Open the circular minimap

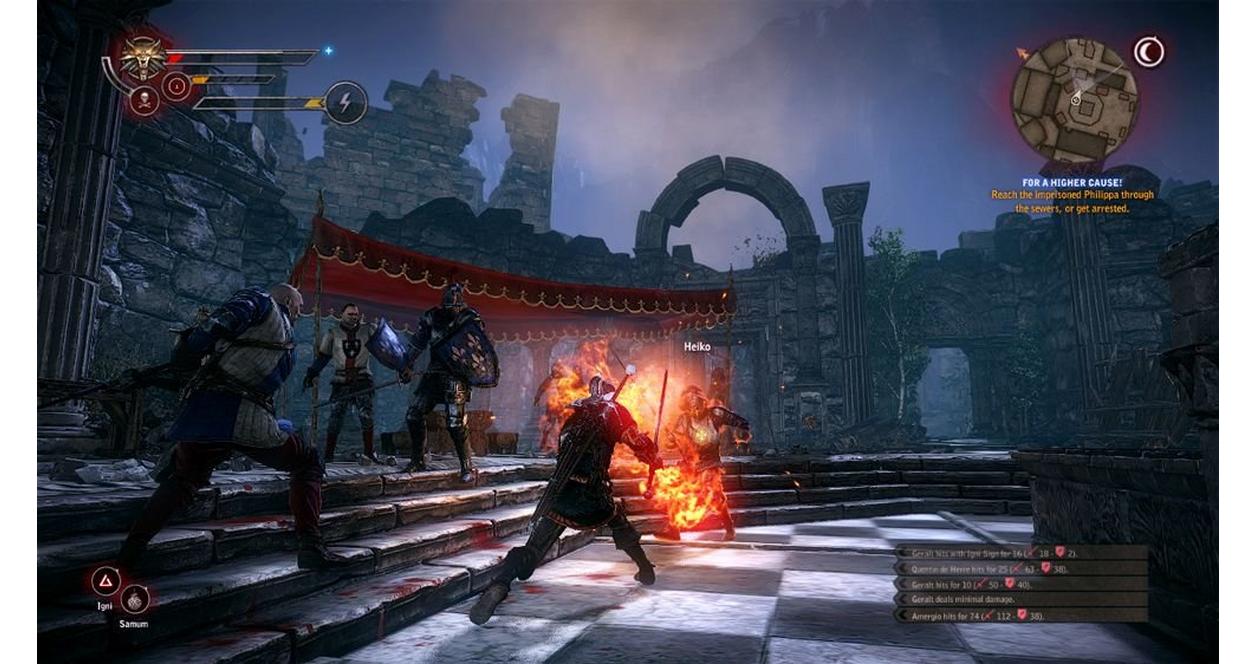[x=1074, y=100]
